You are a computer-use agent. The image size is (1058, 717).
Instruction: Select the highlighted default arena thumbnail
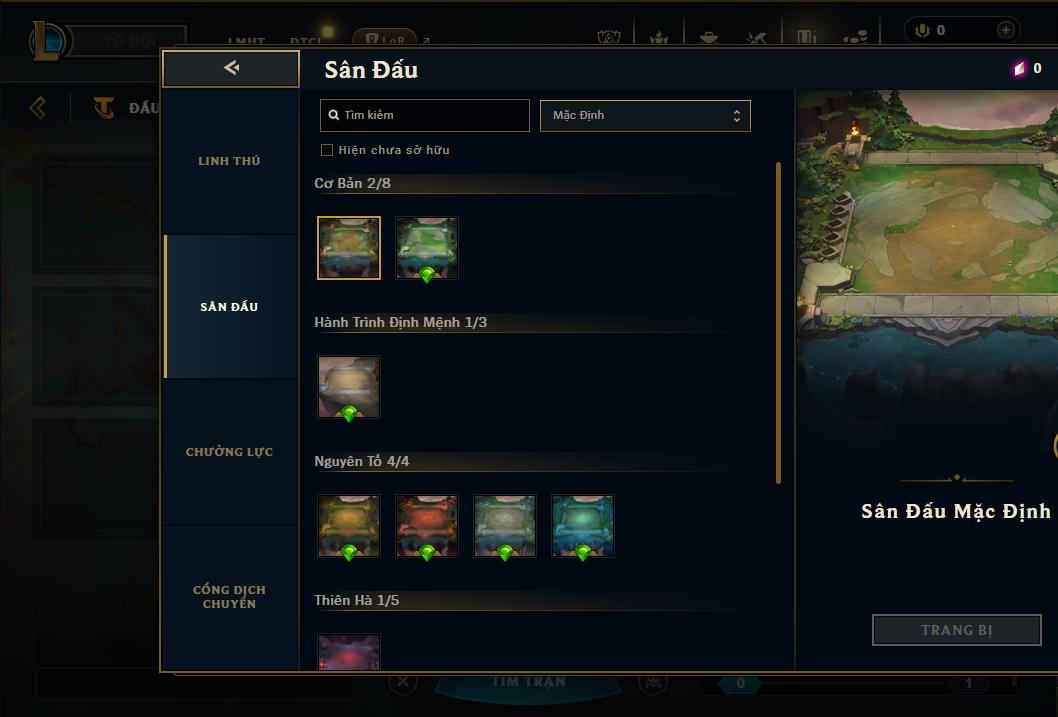pyautogui.click(x=349, y=248)
